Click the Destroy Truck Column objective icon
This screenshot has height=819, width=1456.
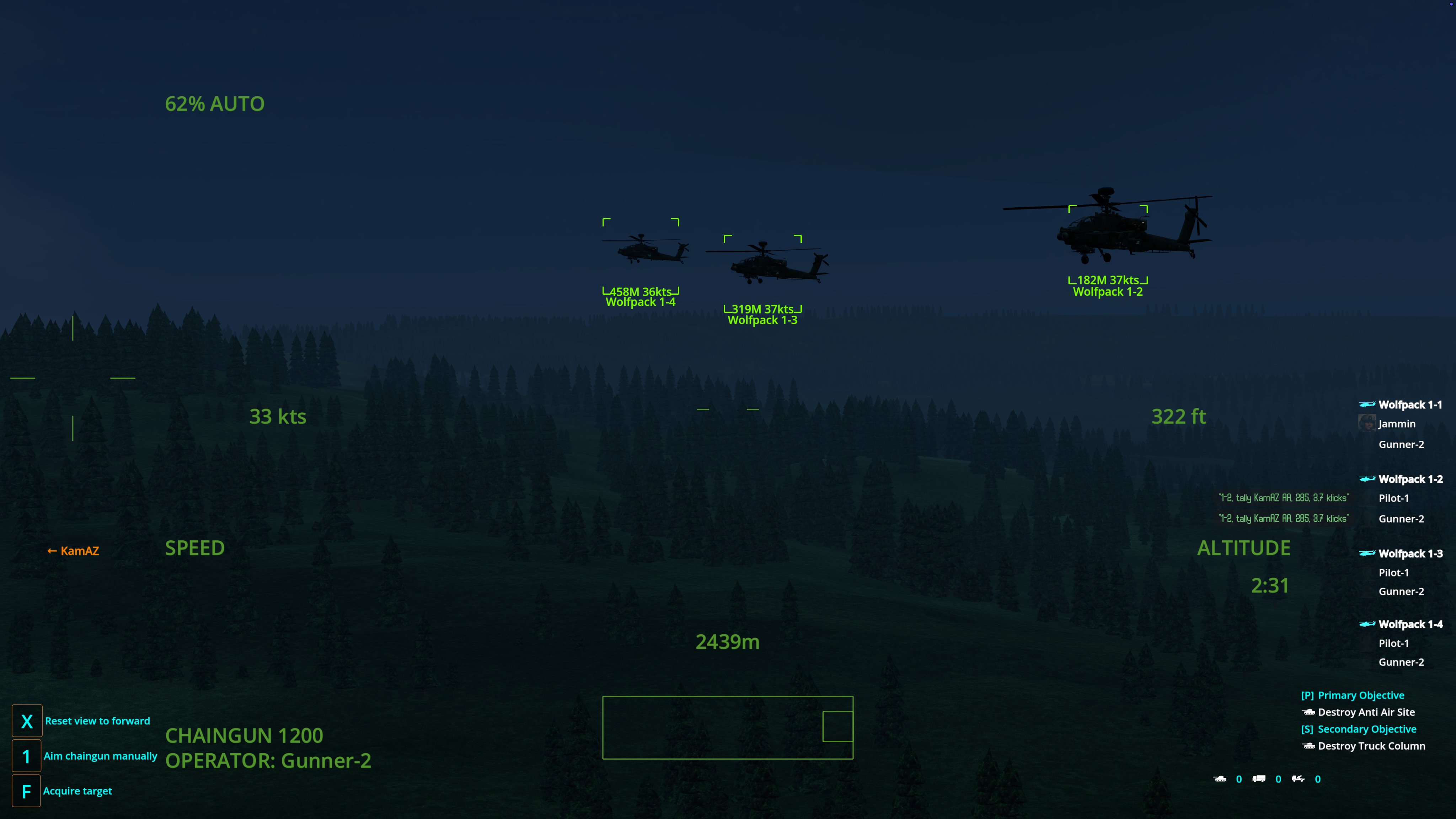[1309, 746]
